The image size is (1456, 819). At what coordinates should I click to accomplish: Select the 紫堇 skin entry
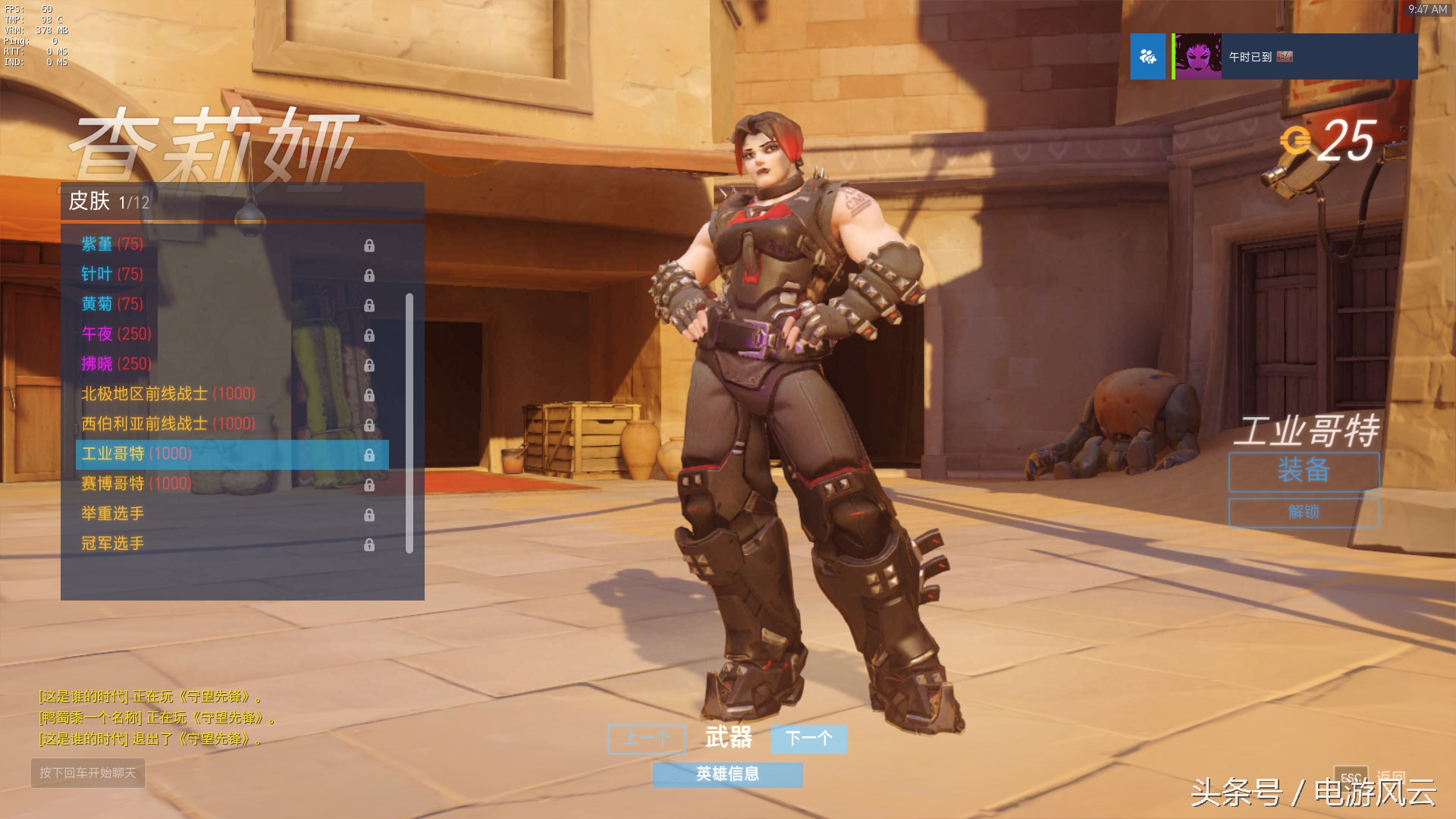(x=111, y=244)
